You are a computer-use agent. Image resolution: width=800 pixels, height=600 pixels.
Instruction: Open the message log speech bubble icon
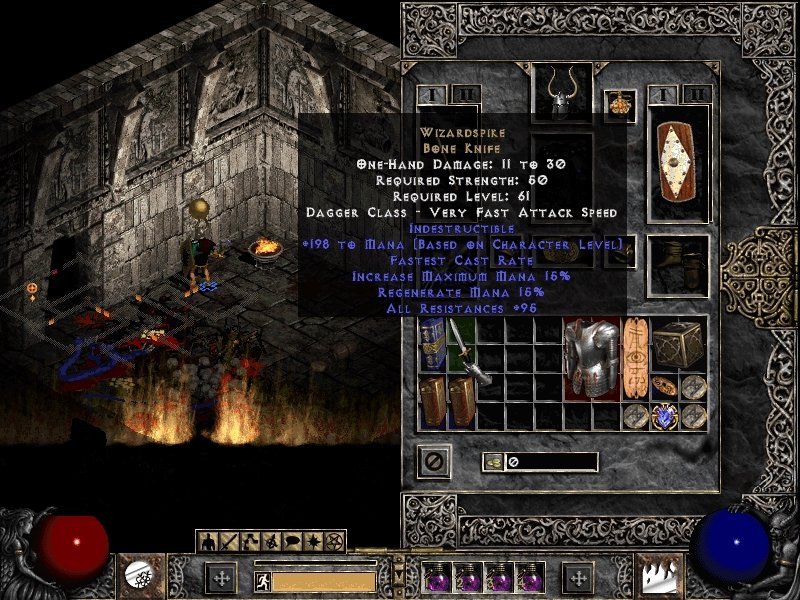pyautogui.click(x=291, y=541)
